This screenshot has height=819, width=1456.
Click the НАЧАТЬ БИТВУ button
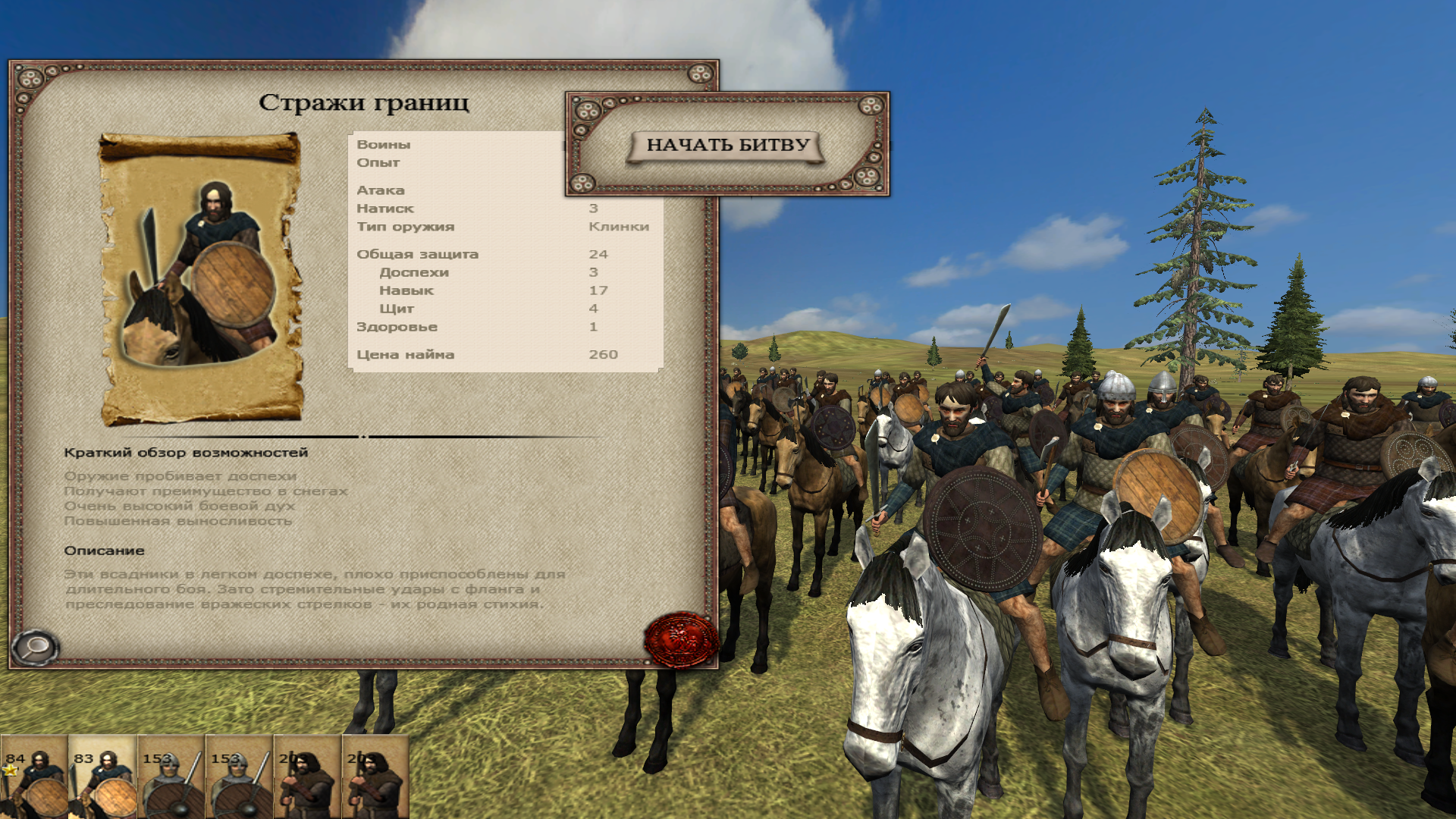(726, 146)
